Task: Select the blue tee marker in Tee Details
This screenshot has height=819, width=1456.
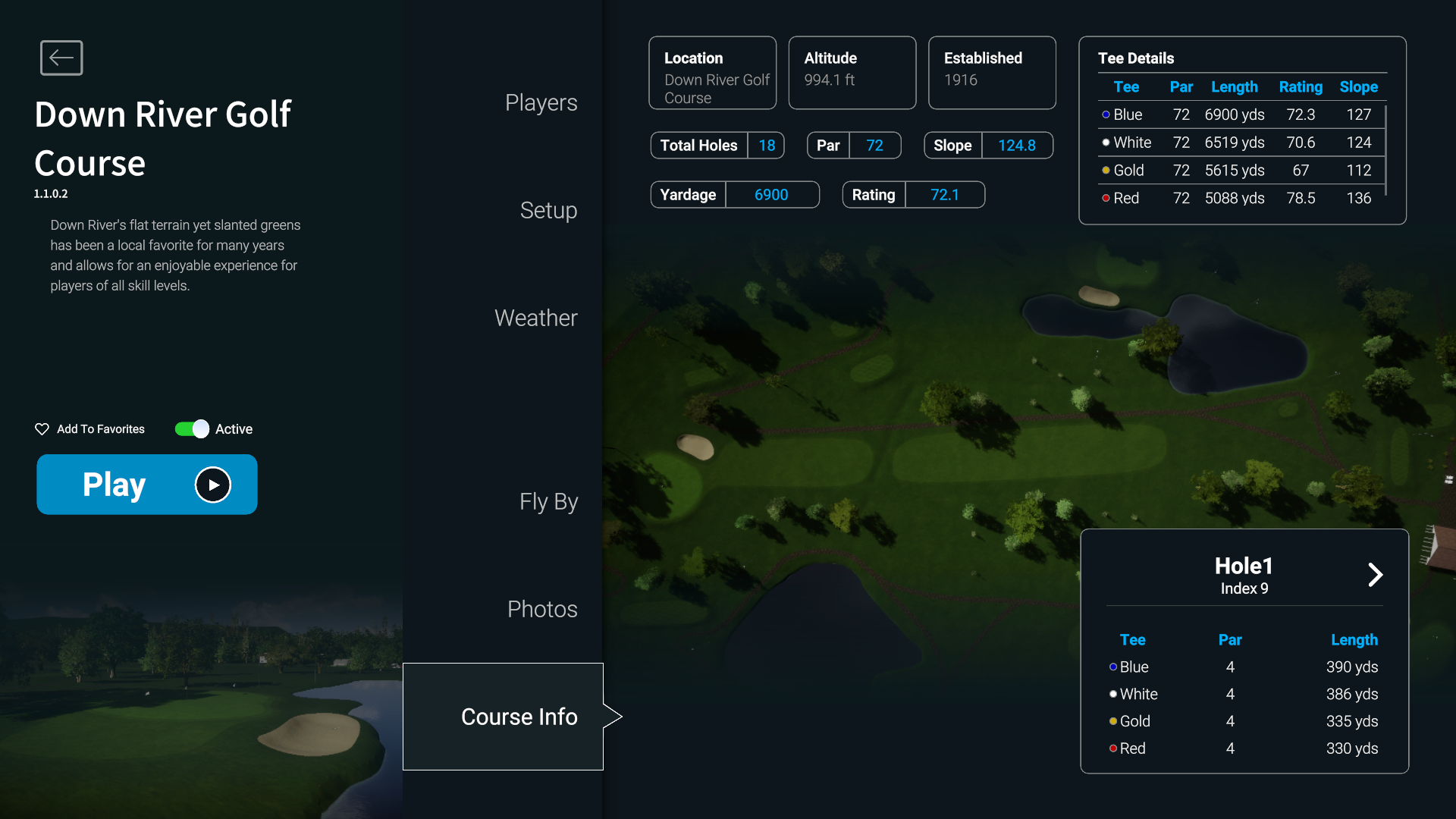Action: [1106, 115]
